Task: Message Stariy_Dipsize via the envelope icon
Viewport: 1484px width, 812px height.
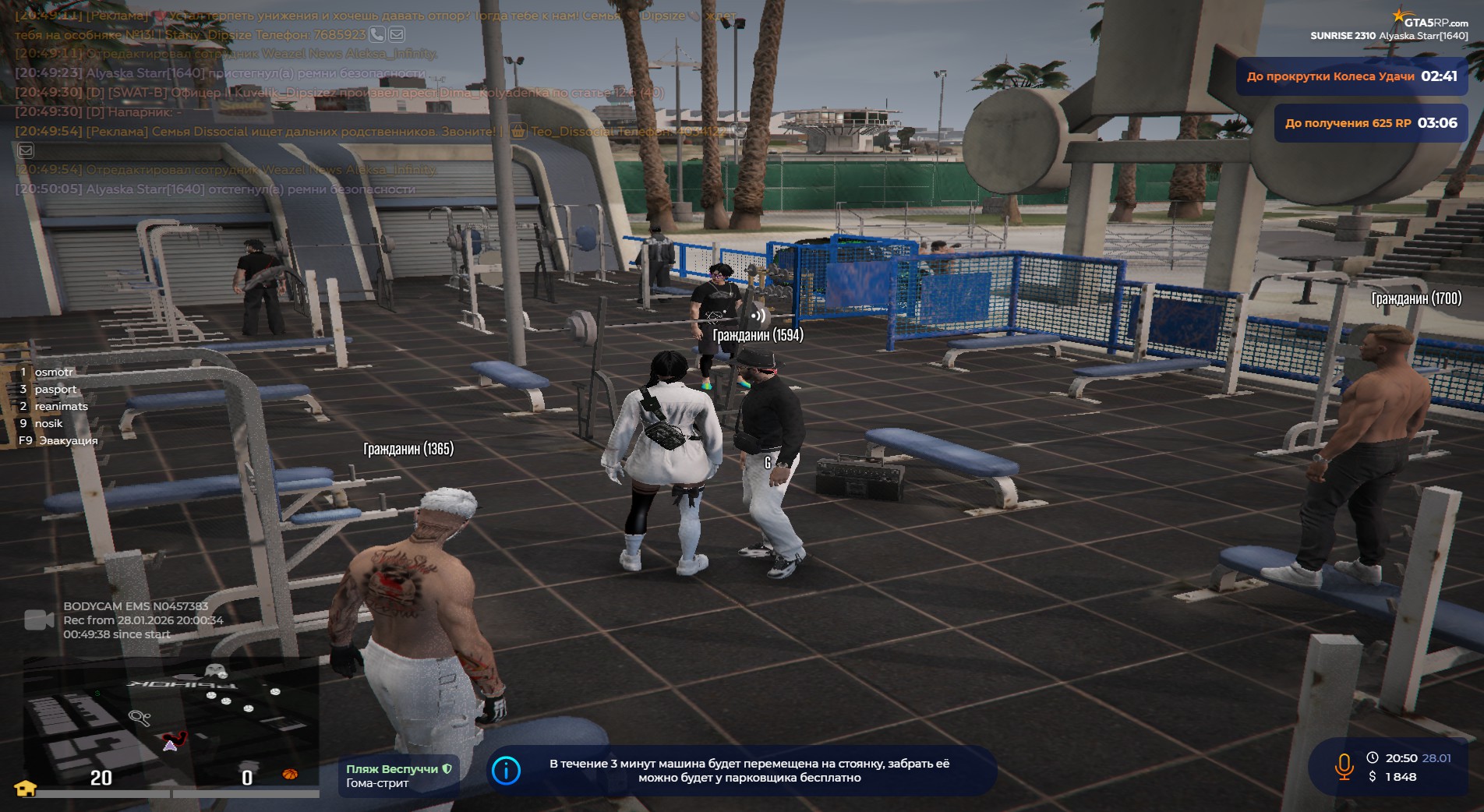Action: (x=397, y=34)
